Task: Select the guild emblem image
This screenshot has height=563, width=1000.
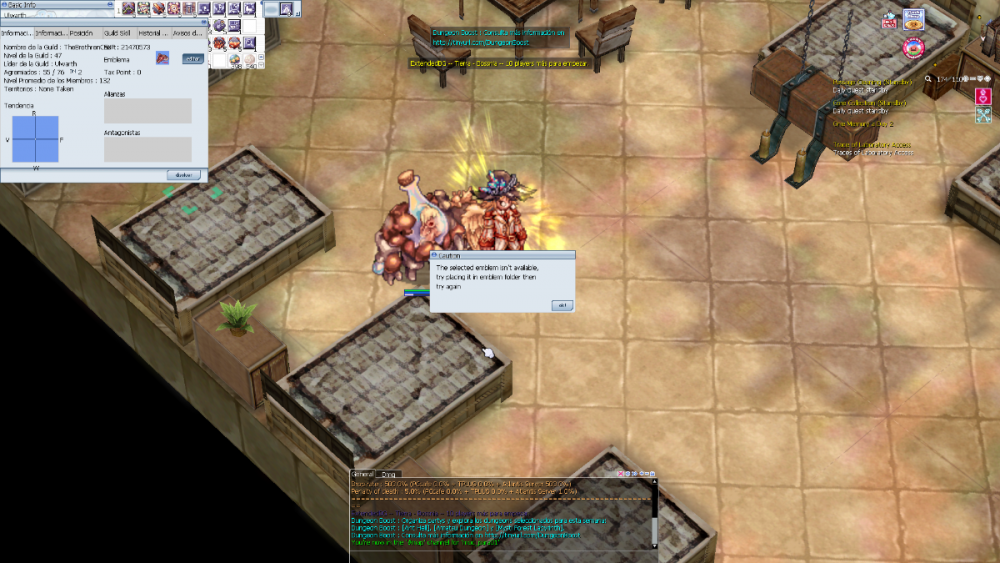Action: tap(162, 59)
